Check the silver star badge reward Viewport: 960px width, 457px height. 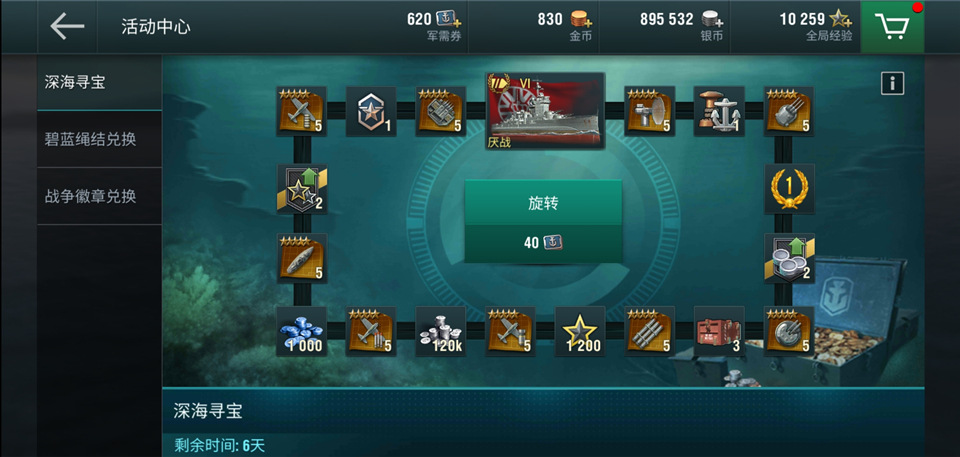pos(371,111)
